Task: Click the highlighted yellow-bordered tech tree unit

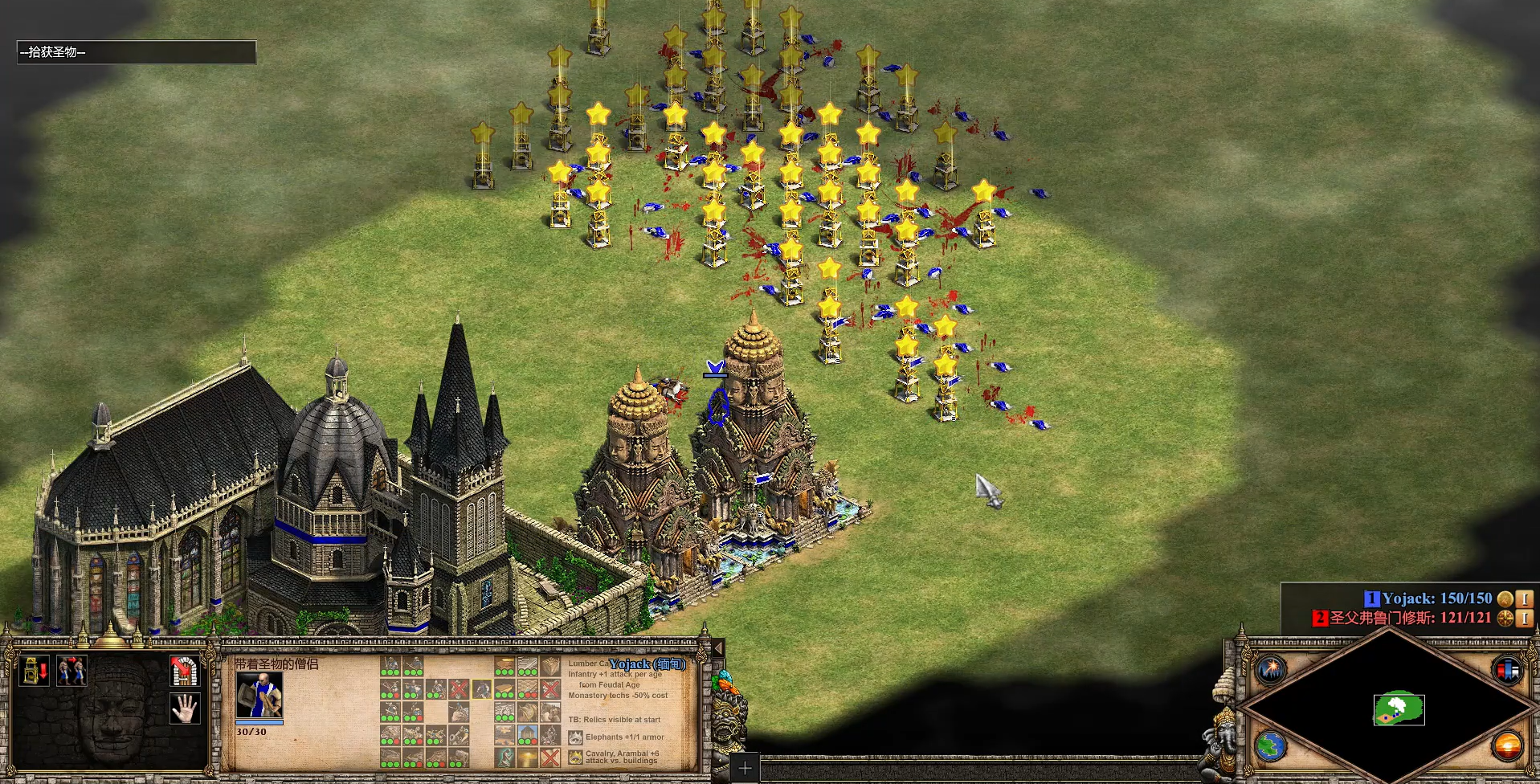Action: tap(482, 689)
